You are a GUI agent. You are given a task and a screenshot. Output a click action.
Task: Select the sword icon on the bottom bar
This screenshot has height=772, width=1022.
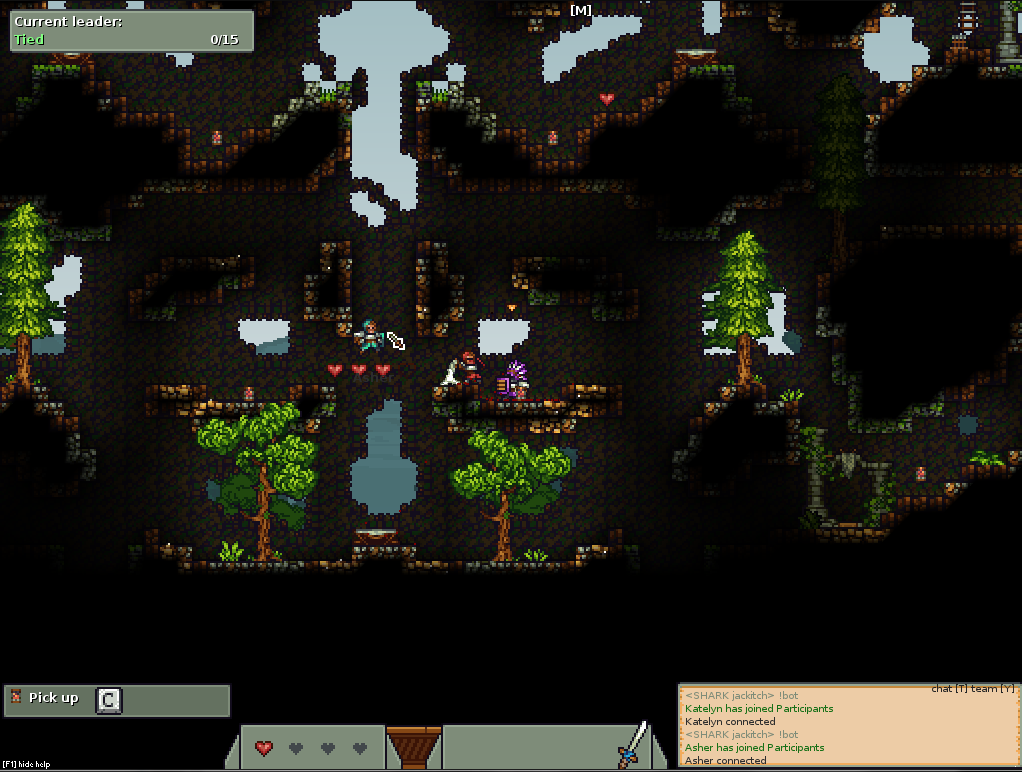632,745
